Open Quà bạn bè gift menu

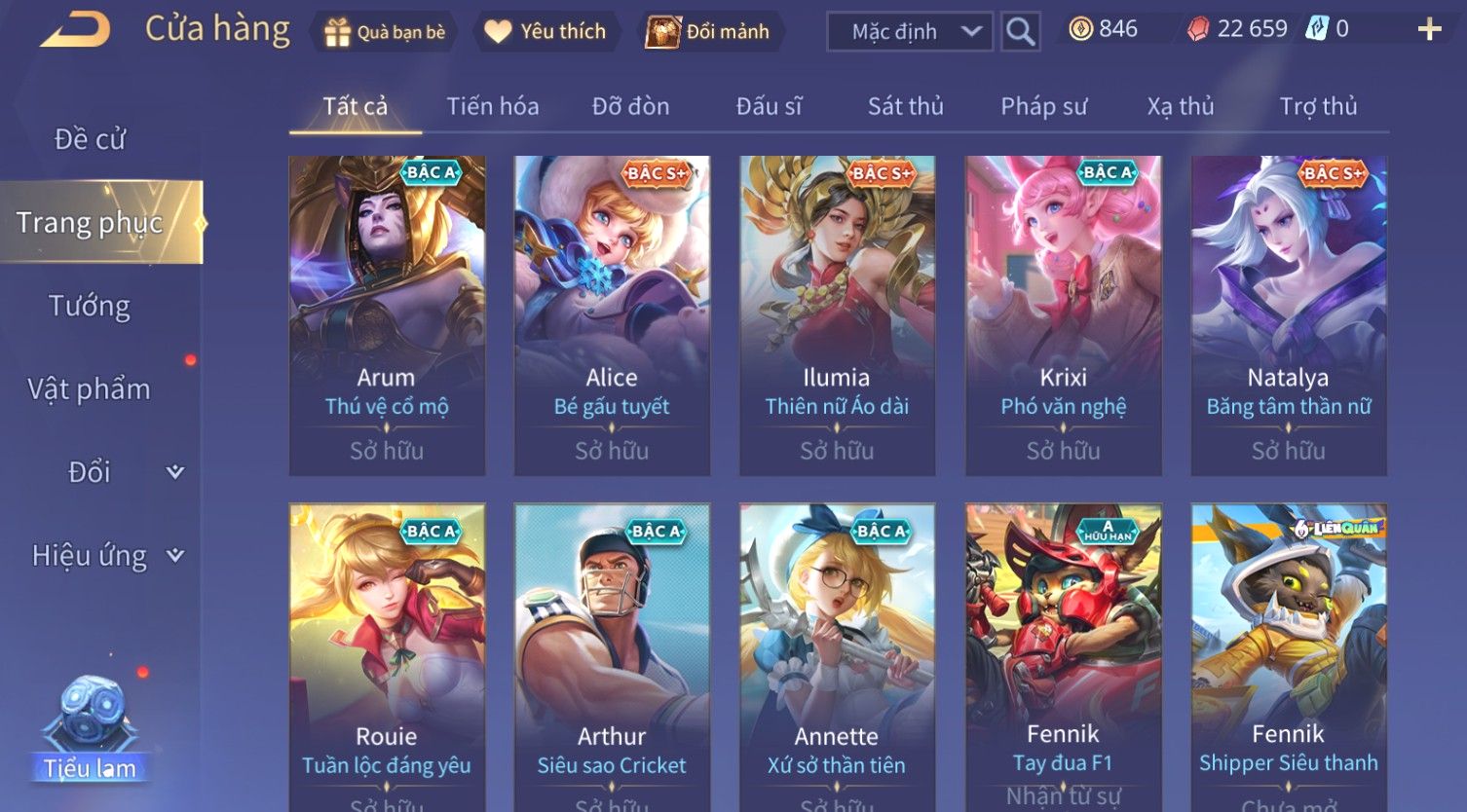[386, 32]
